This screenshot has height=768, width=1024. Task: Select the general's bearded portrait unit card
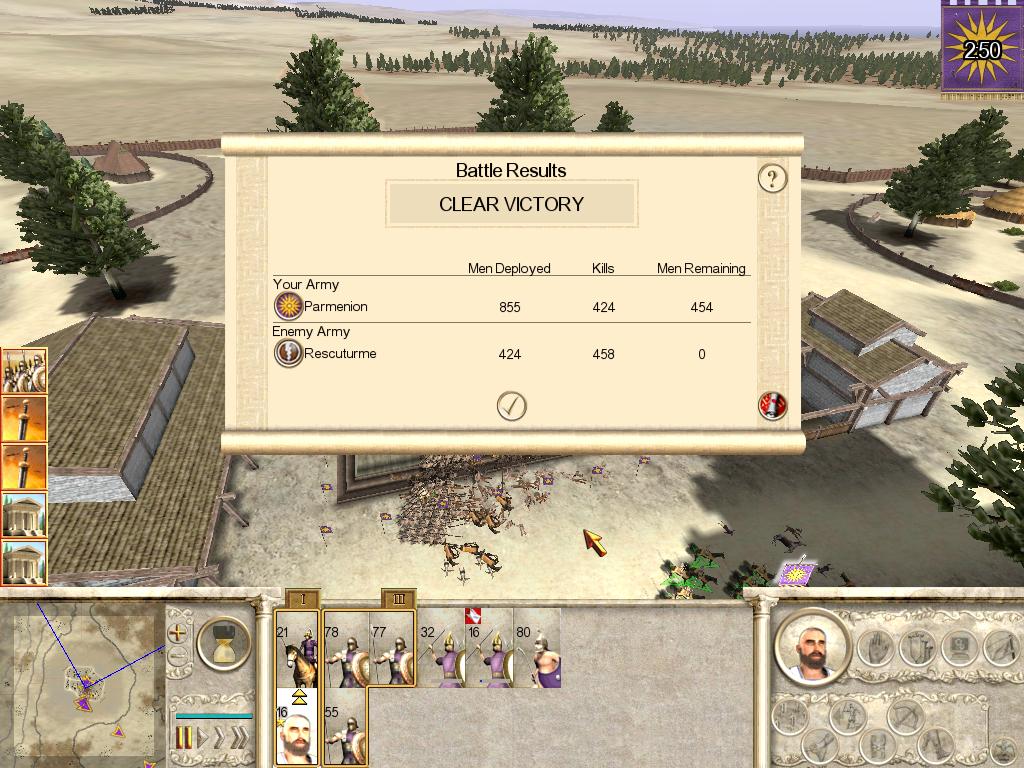tap(297, 728)
